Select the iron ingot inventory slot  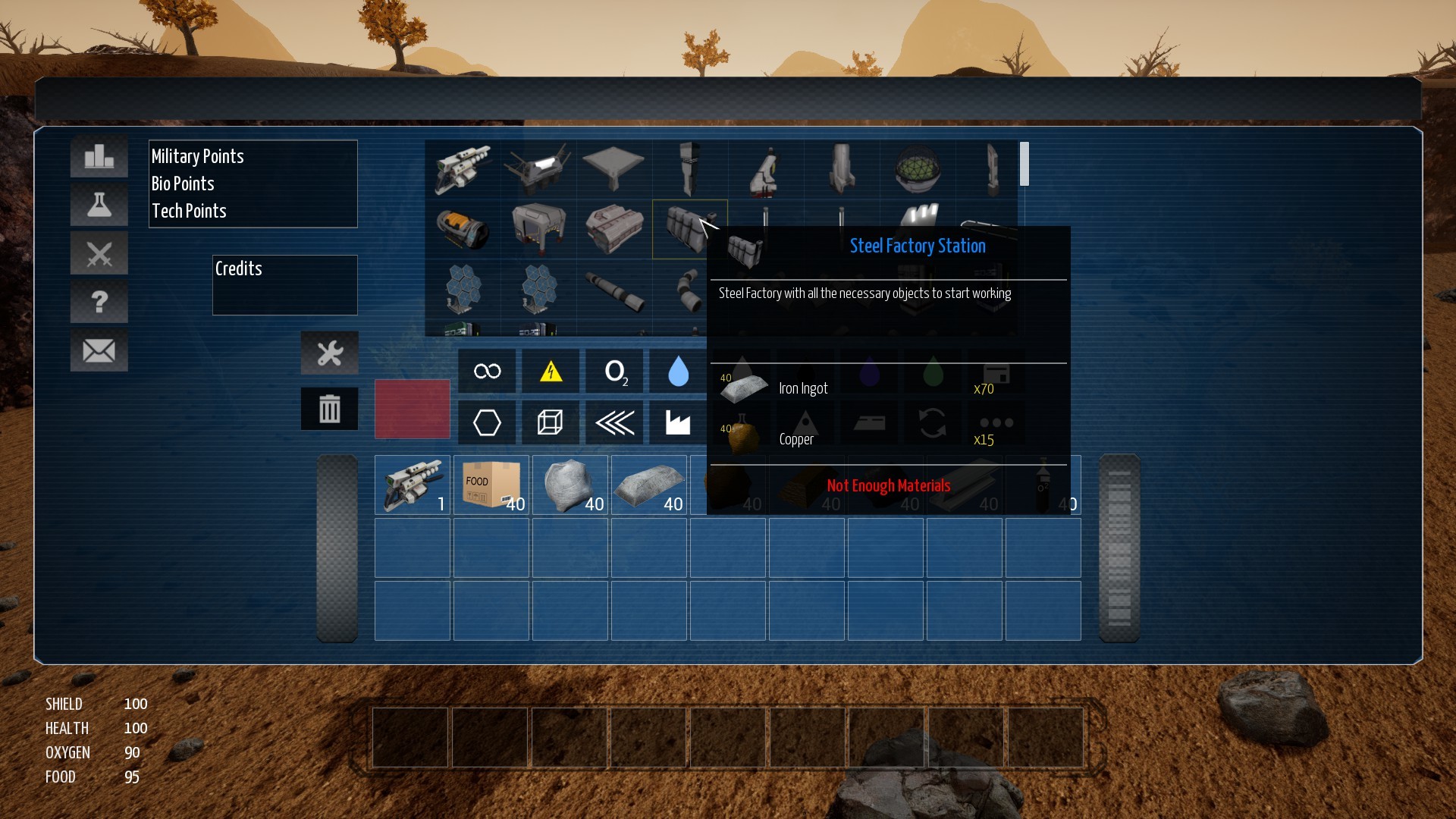[649, 485]
